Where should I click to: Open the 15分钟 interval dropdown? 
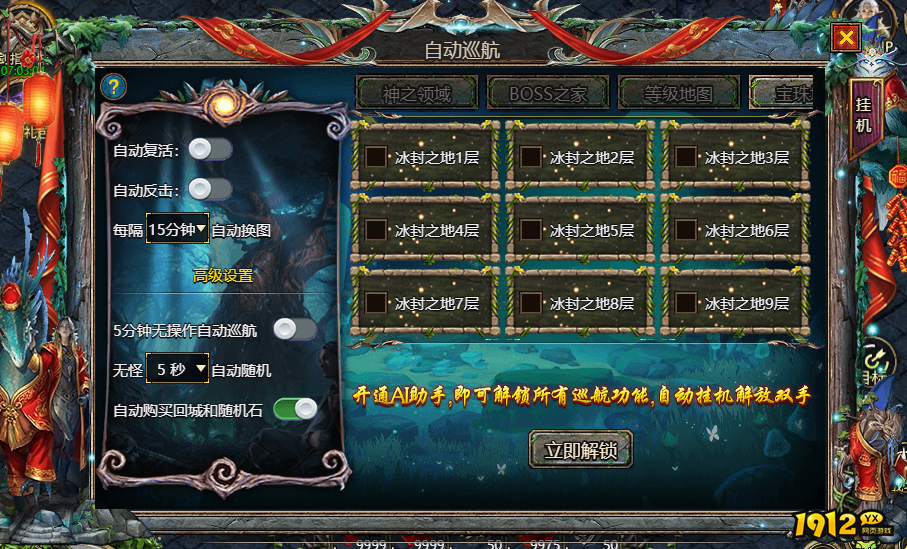click(178, 229)
